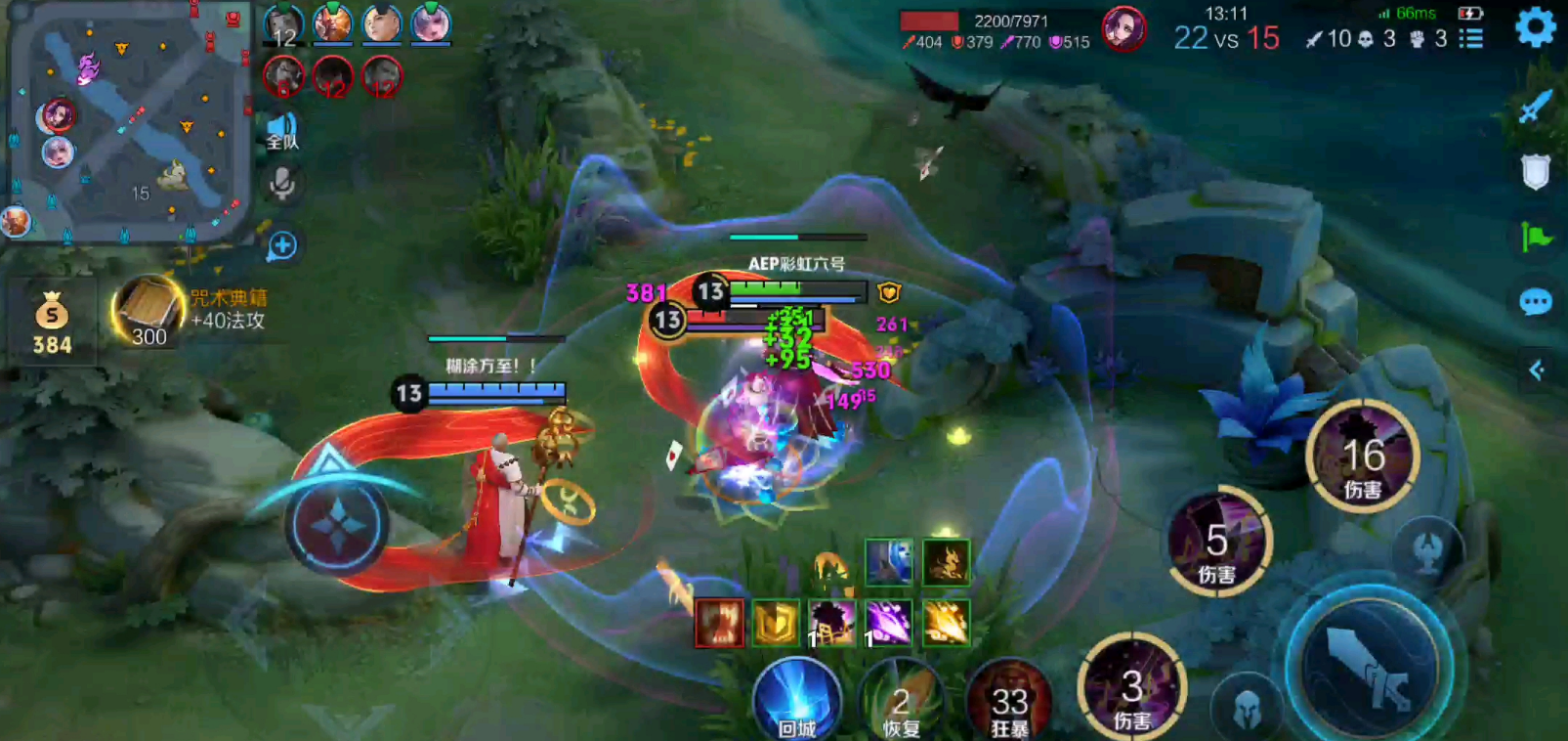Open the scoreboard list icon
Screen dimensions: 1568x741
[x=1470, y=39]
